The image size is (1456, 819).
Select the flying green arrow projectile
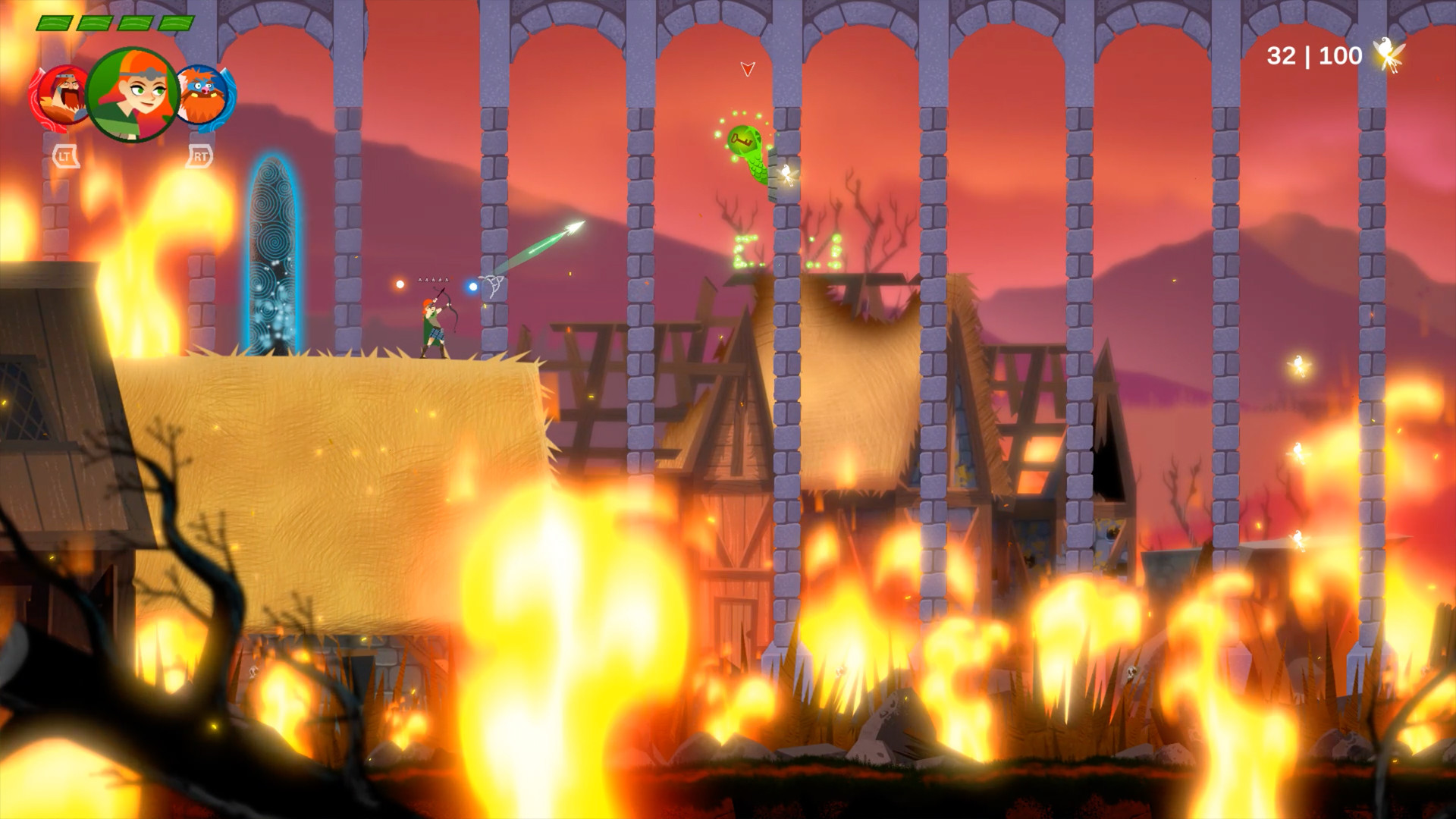tap(538, 246)
